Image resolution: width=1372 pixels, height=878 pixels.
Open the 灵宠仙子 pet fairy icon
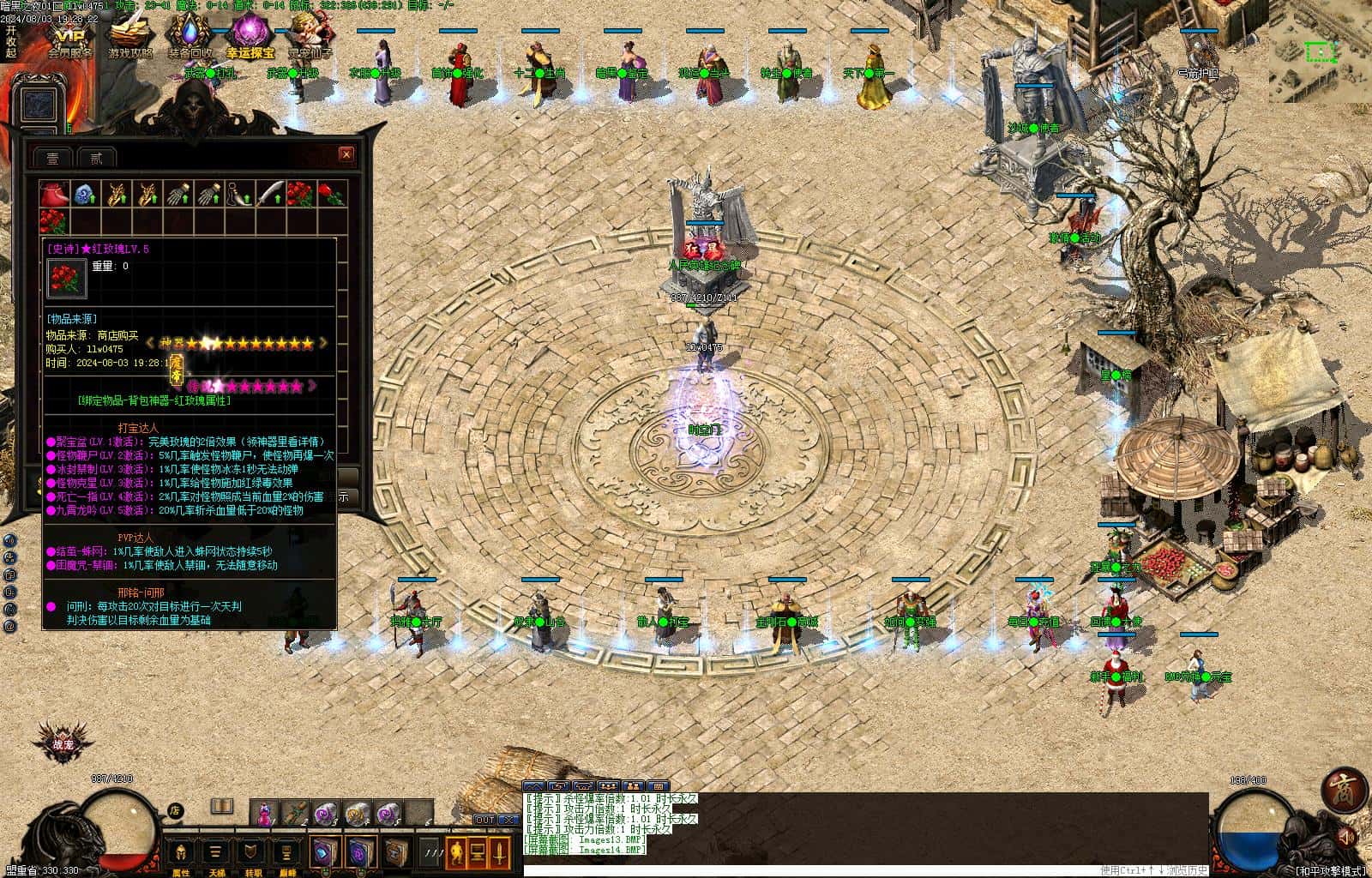(309, 39)
